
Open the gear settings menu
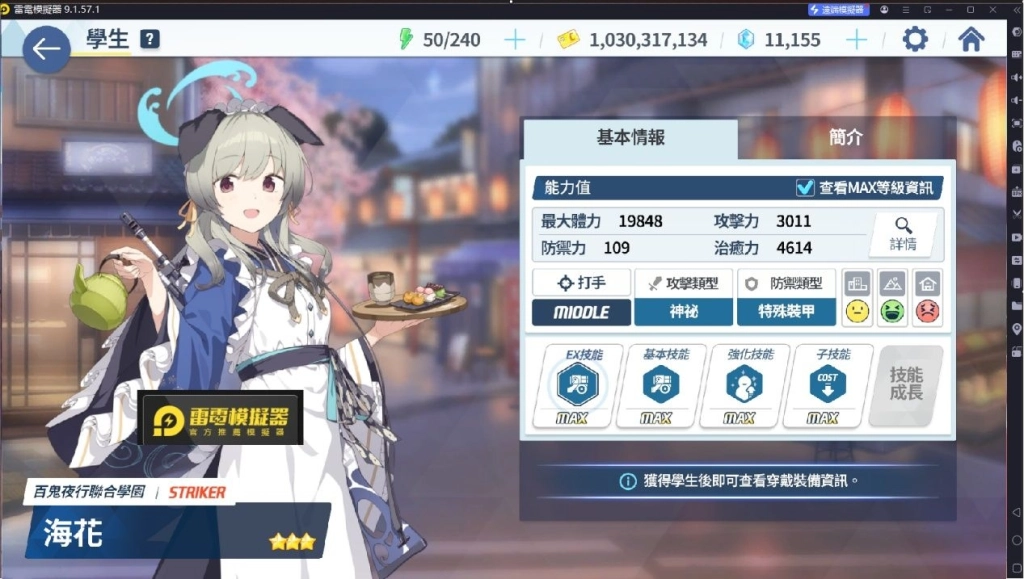pyautogui.click(x=914, y=40)
